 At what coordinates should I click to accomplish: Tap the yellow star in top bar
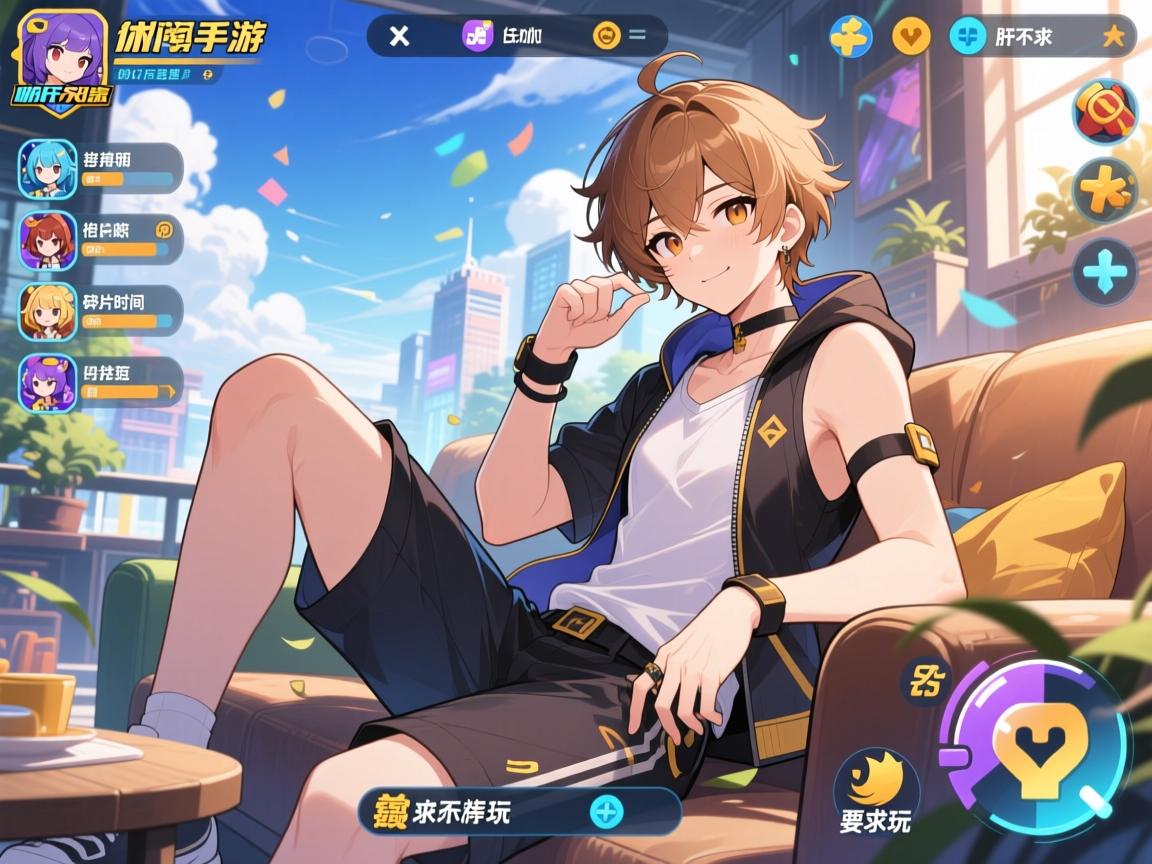point(1113,37)
